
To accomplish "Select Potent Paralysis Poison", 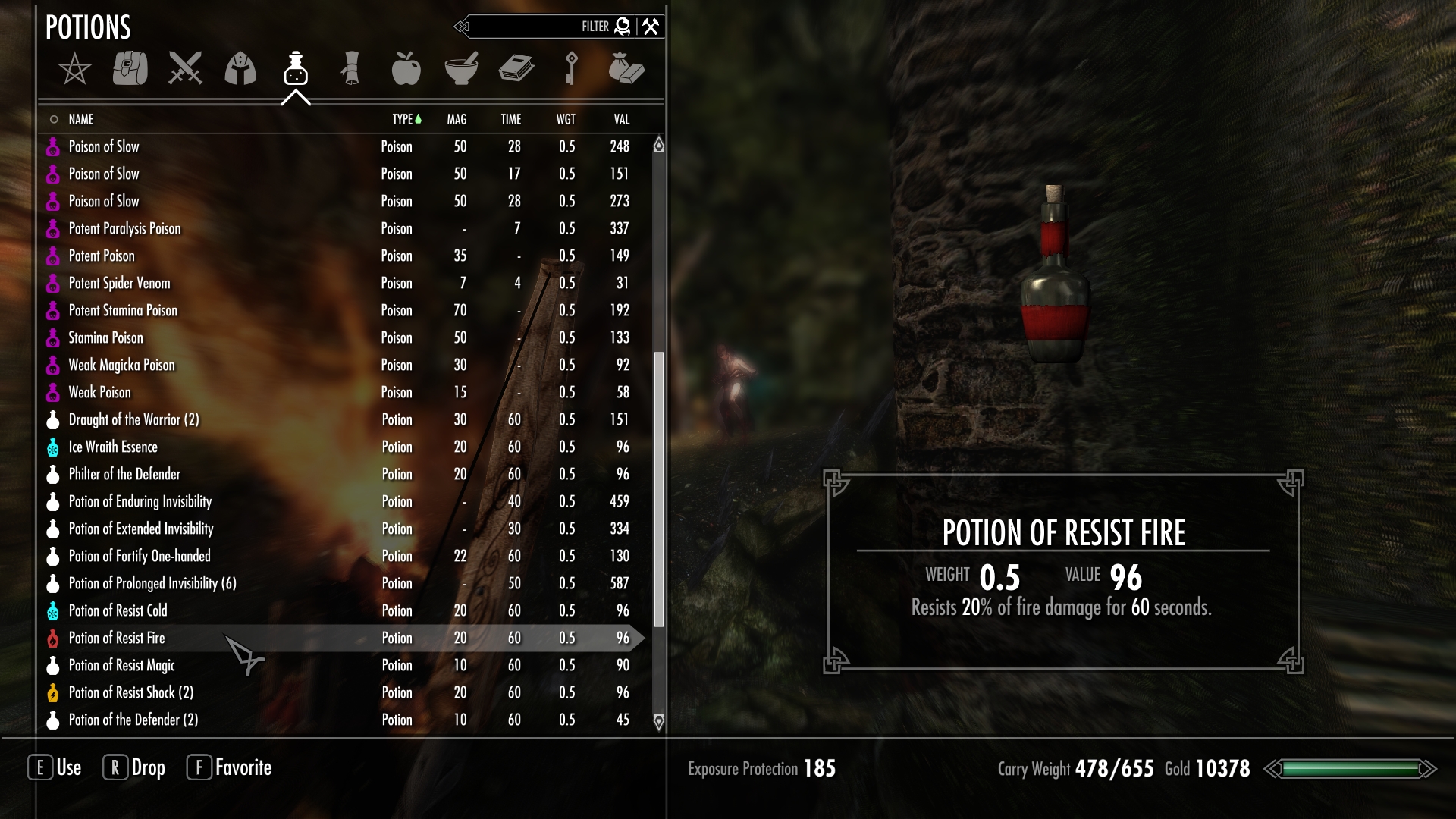I will point(125,228).
